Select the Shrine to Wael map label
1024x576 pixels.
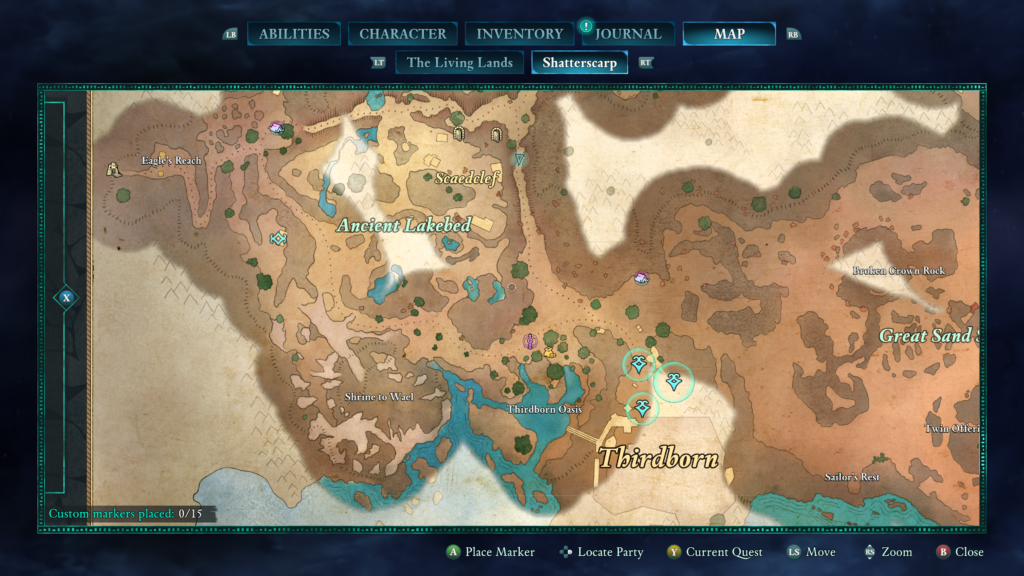point(379,397)
